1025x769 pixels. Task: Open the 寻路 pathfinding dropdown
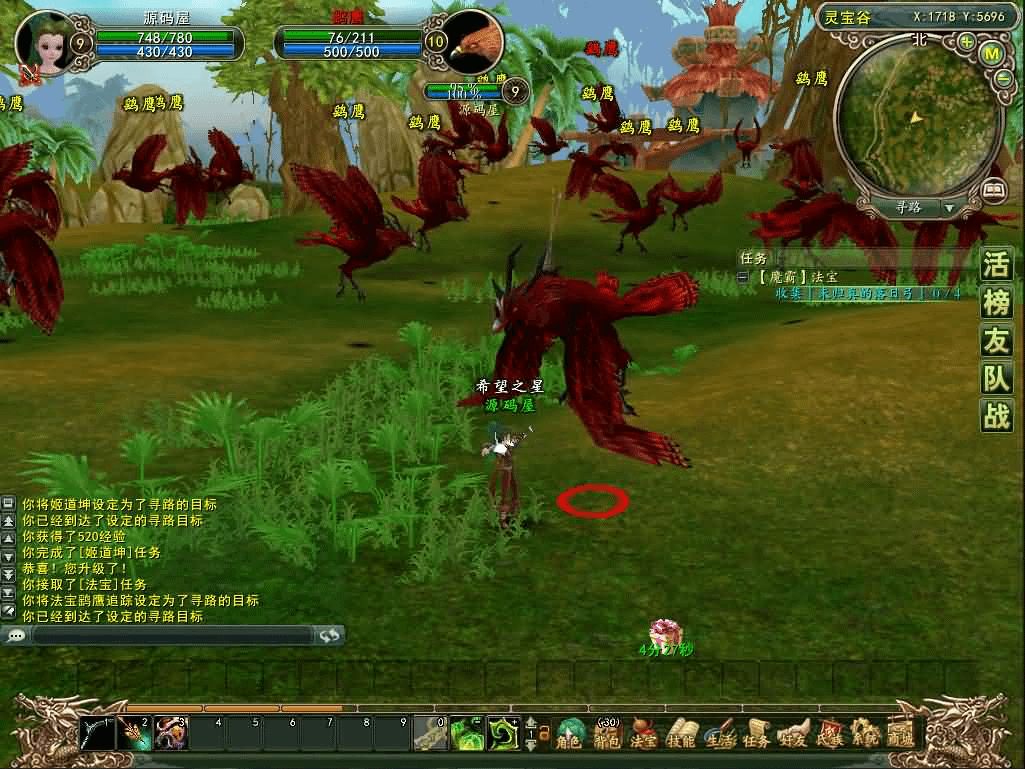coord(948,208)
